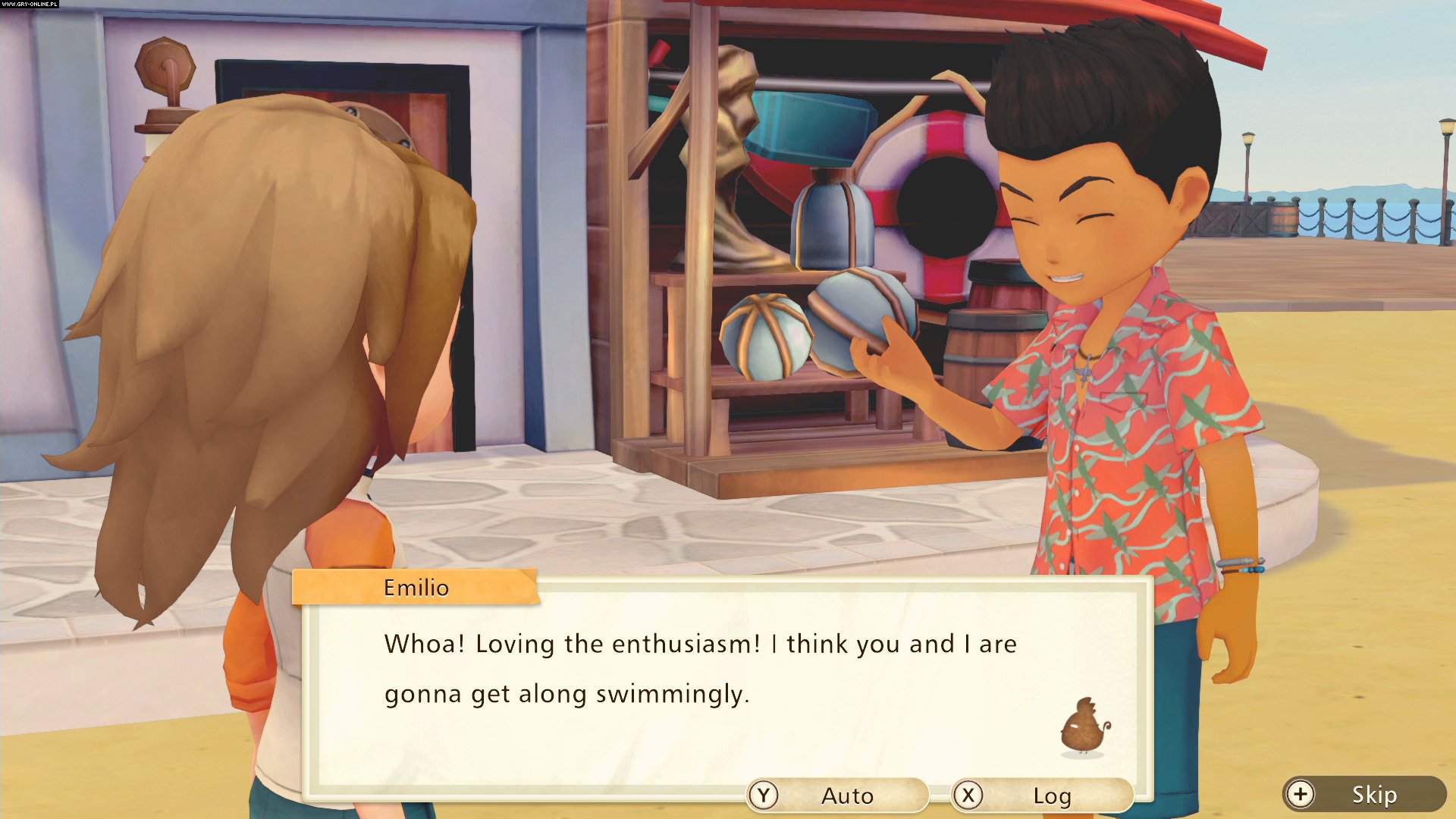Toggle Auto dialogue advance
This screenshot has width=1456, height=819.
(836, 795)
